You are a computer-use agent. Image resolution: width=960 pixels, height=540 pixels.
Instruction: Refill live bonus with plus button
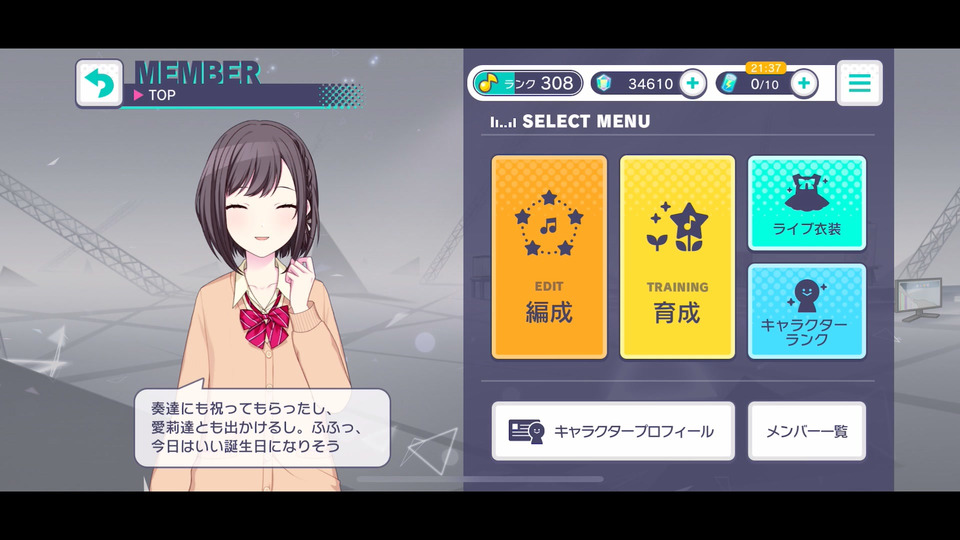tap(804, 84)
